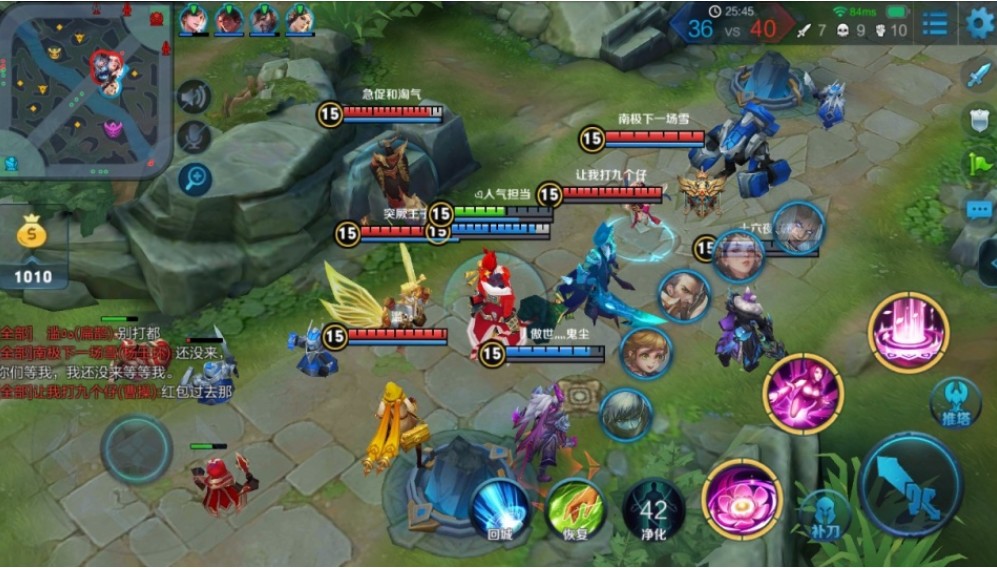This screenshot has width=997, height=568.
Task: Cast the glowing purple pillar ultimate skill
Action: [907, 331]
